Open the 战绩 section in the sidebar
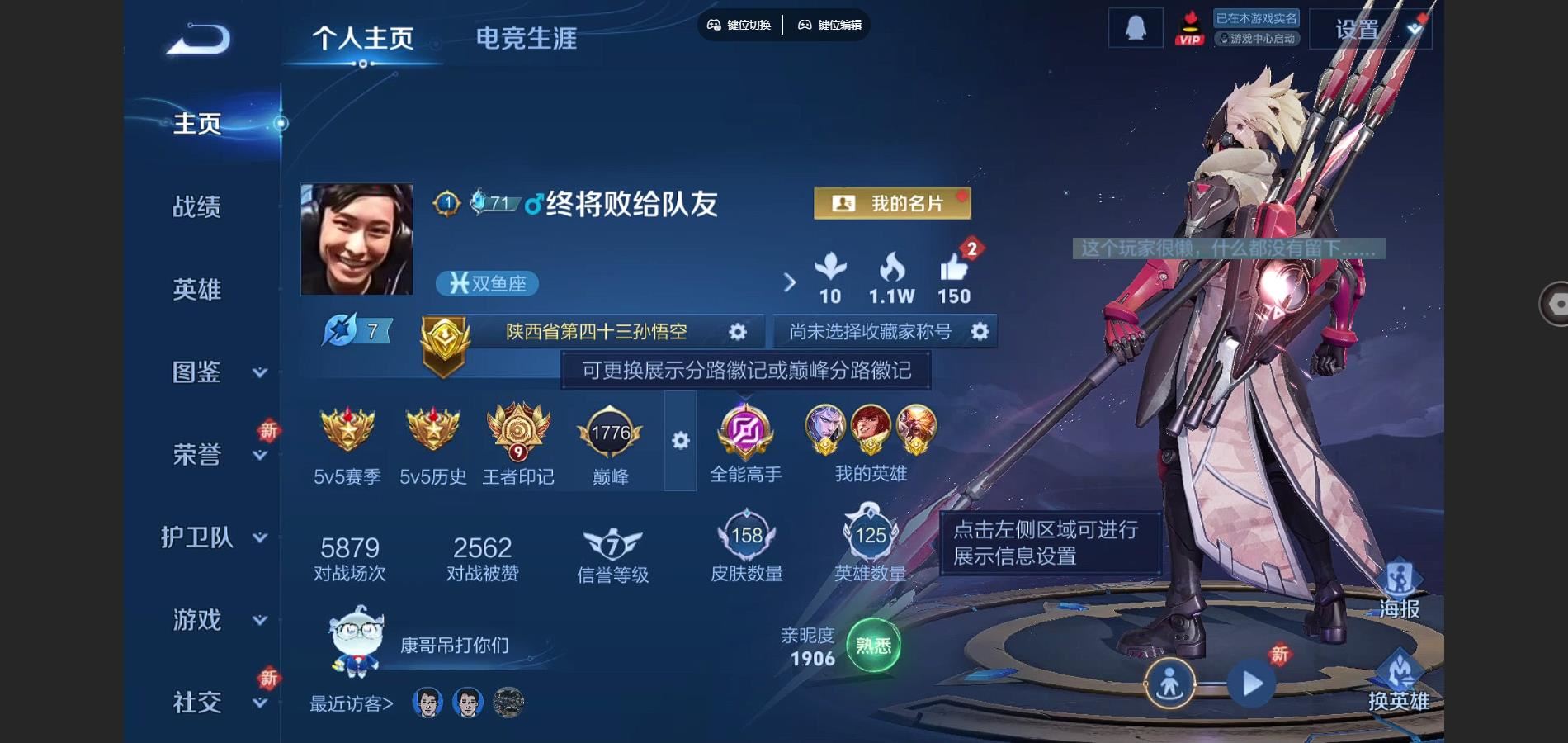 pos(196,206)
